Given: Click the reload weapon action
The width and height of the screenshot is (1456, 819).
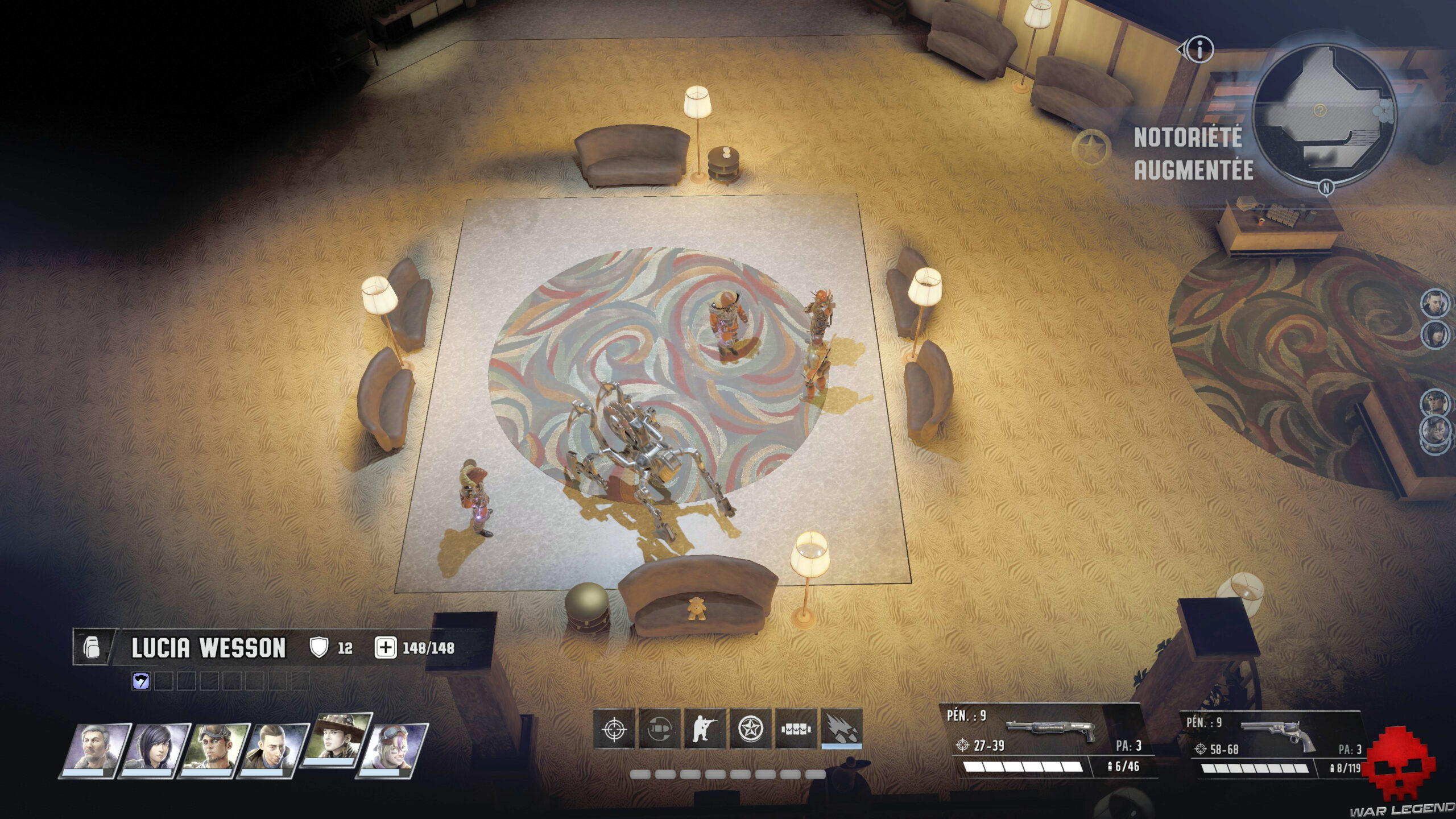Looking at the screenshot, I should 660,729.
